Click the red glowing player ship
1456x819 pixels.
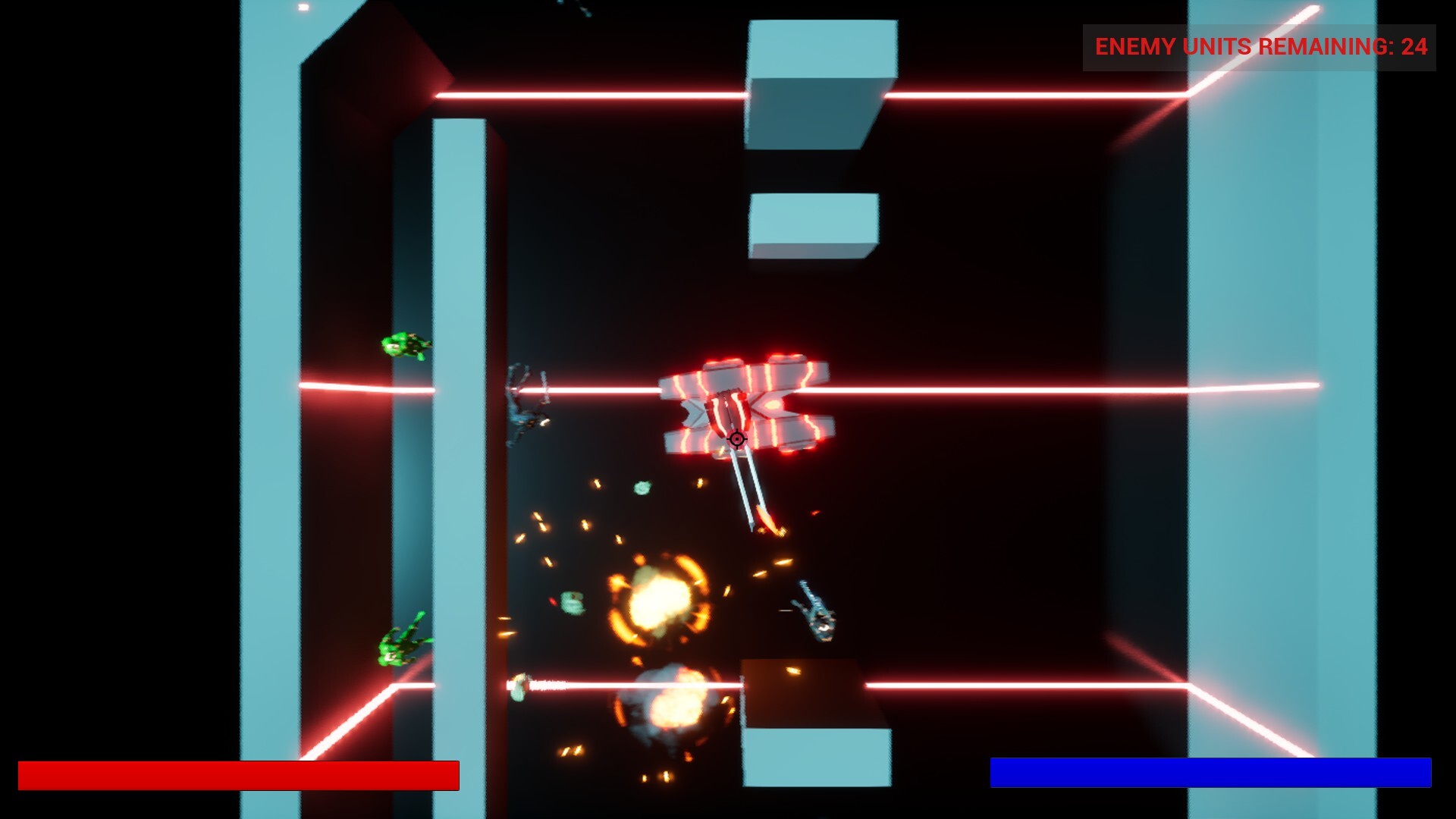[x=739, y=402]
